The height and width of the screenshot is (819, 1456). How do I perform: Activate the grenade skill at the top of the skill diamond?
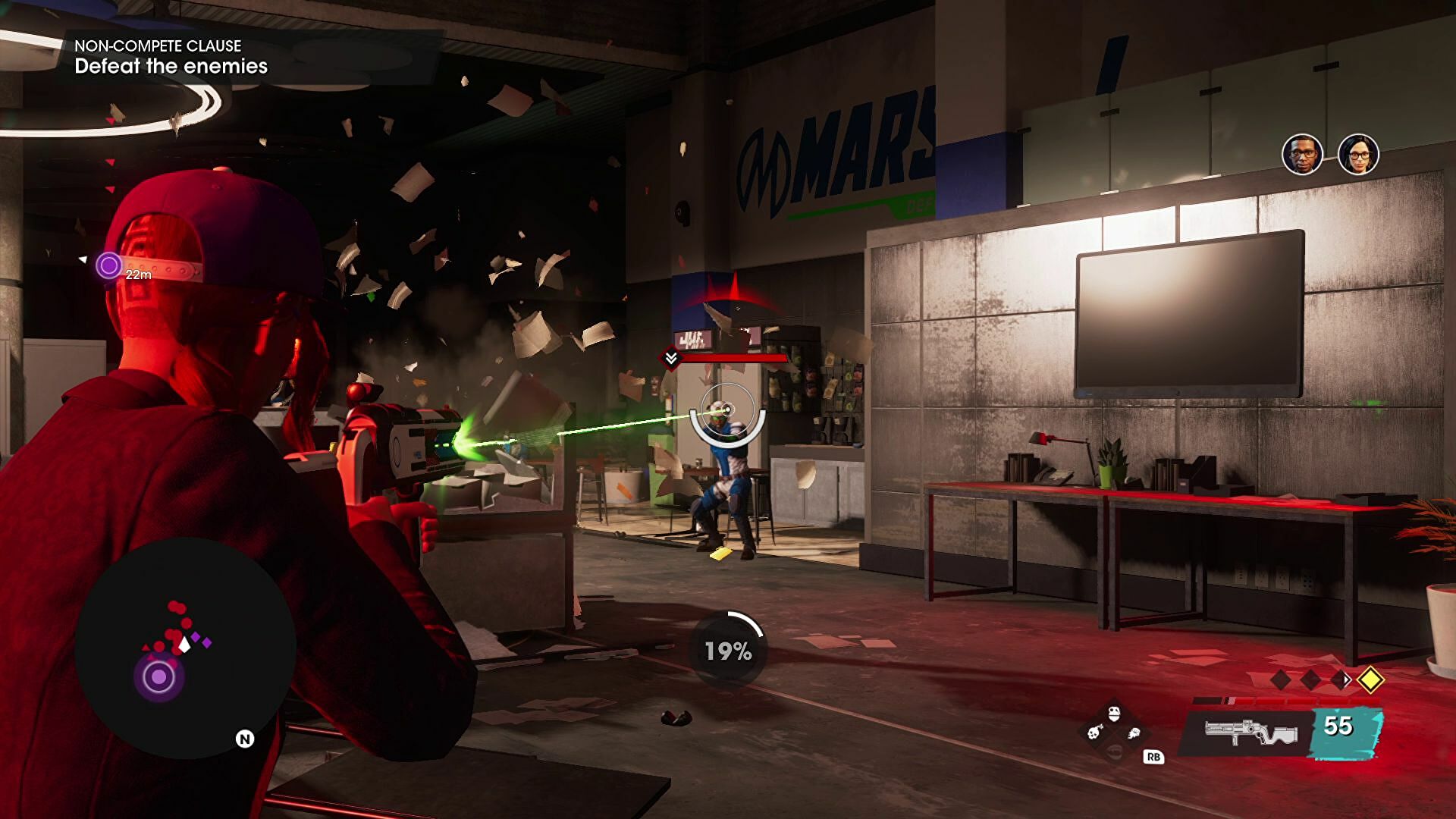(x=1113, y=714)
